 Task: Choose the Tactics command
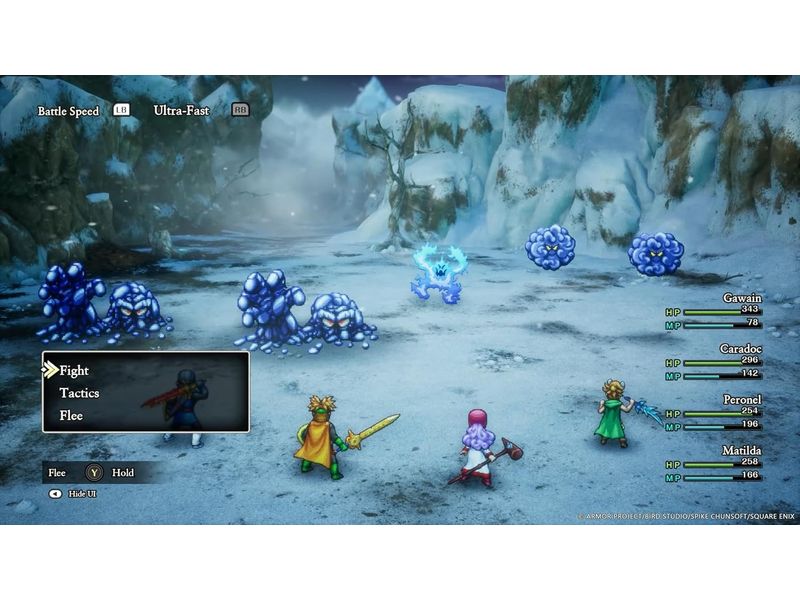point(79,393)
